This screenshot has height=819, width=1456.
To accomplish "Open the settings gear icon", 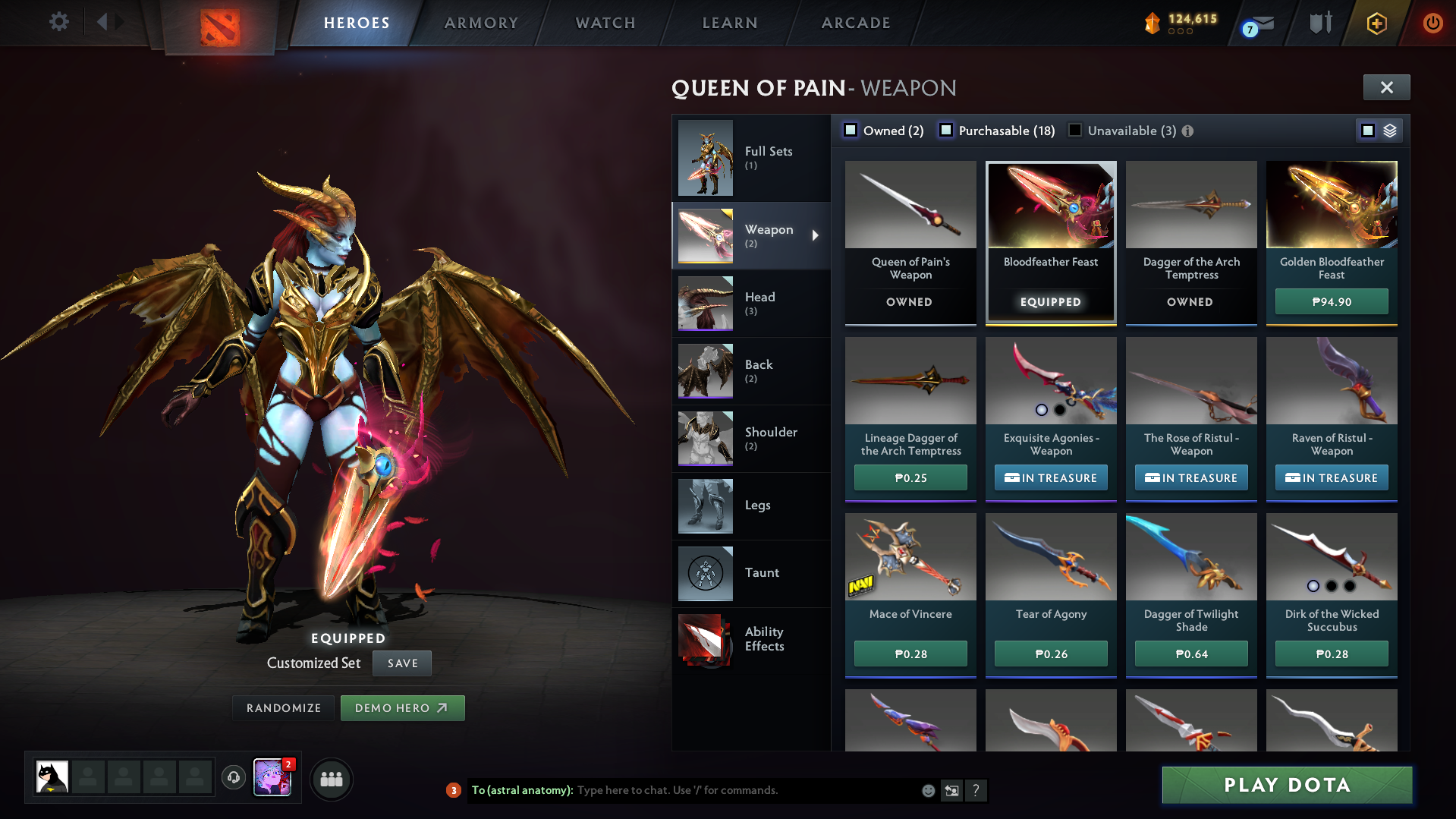I will [58, 22].
